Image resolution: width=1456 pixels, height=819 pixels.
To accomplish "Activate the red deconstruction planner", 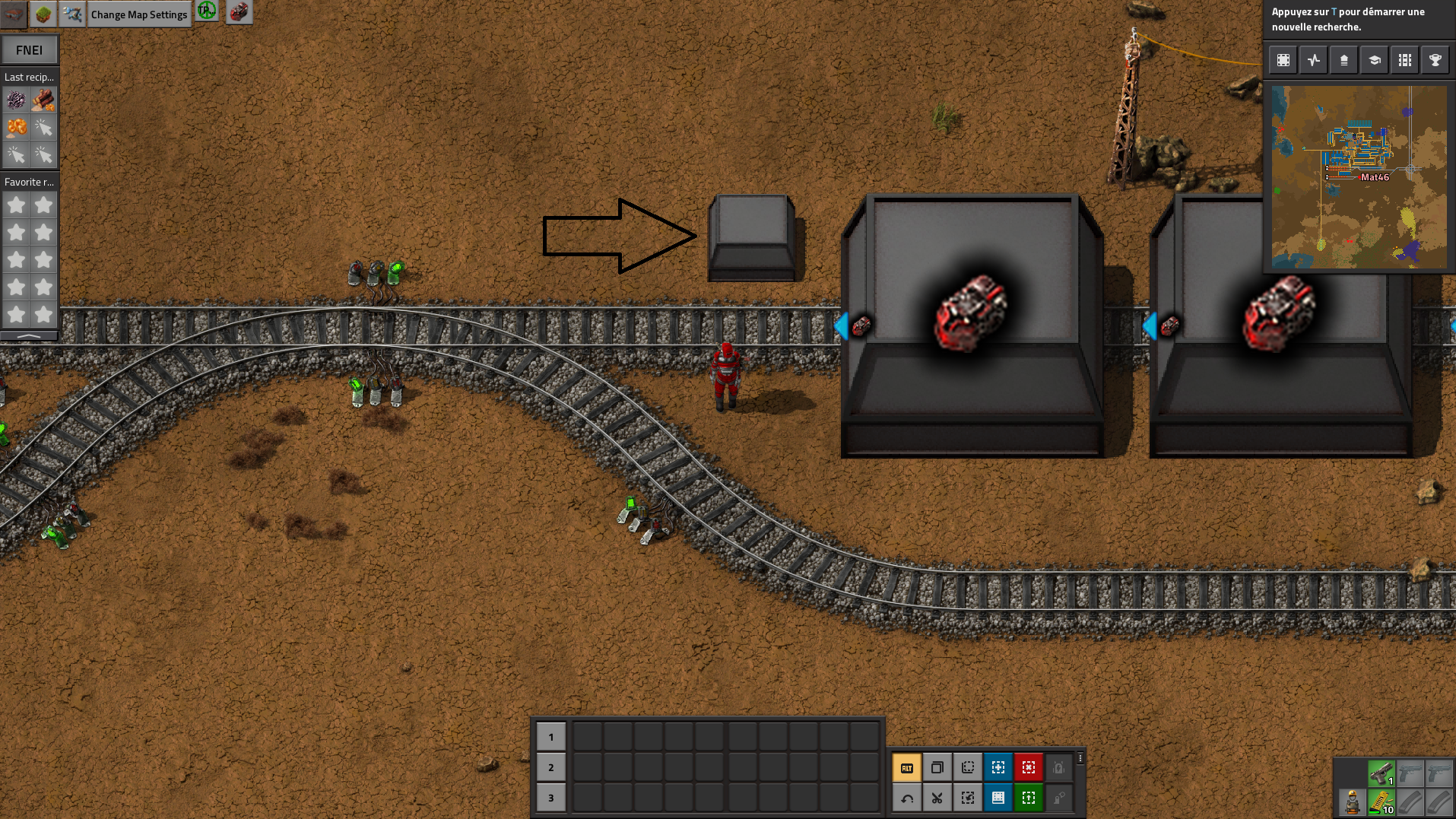I will click(1028, 768).
